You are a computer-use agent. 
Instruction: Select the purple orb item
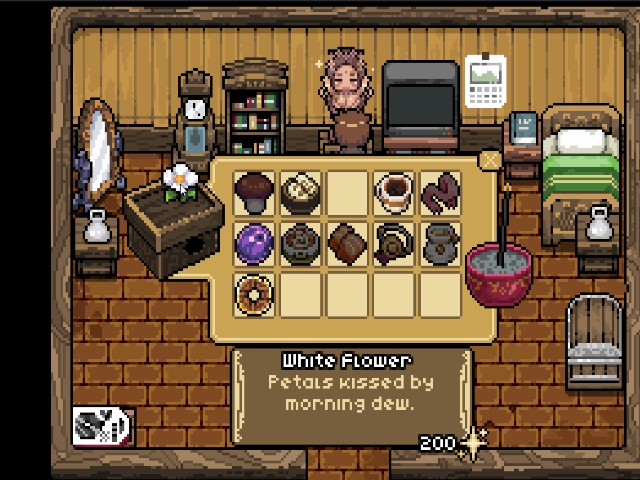pyautogui.click(x=254, y=243)
